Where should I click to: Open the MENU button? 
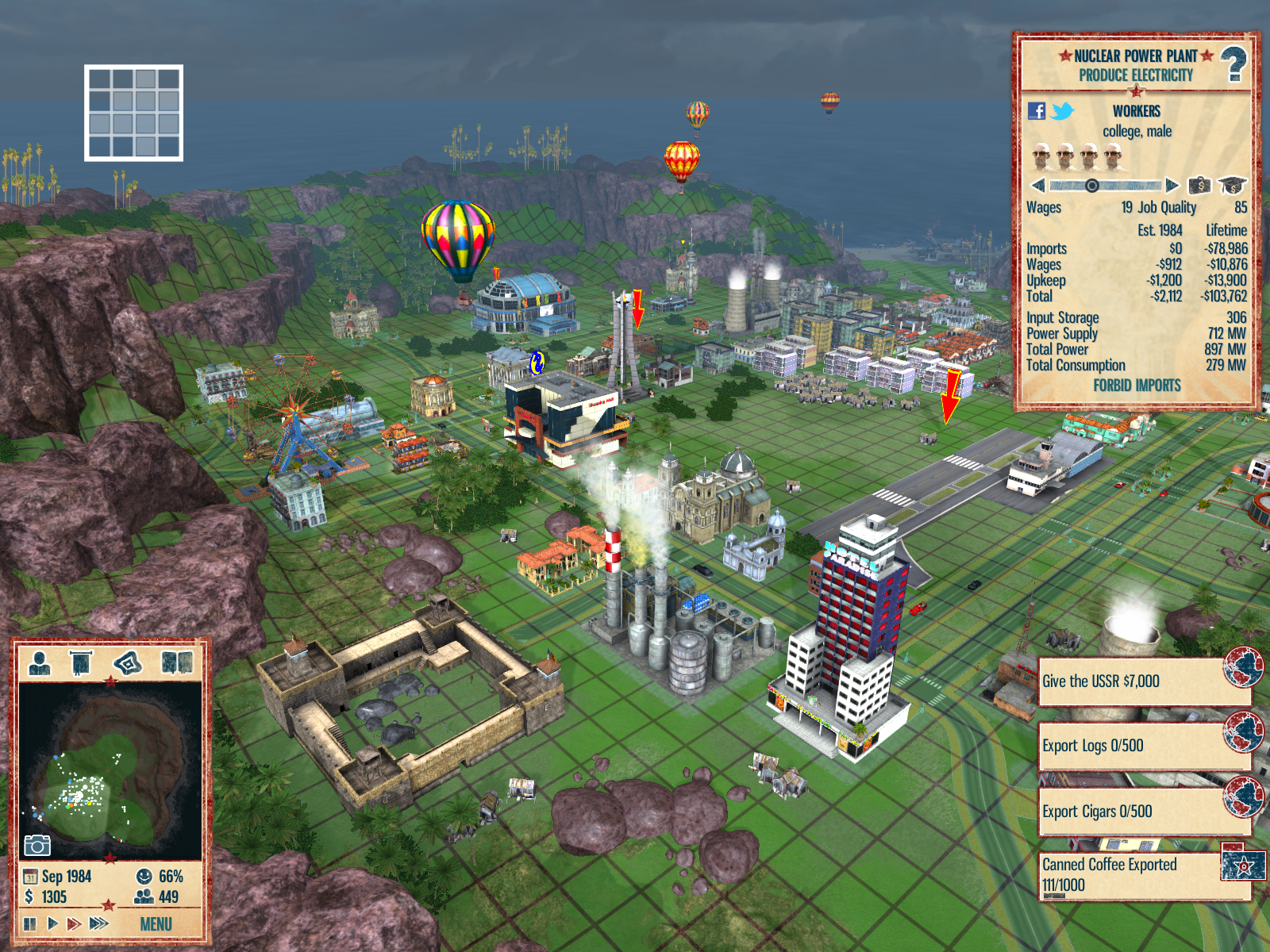point(156,924)
